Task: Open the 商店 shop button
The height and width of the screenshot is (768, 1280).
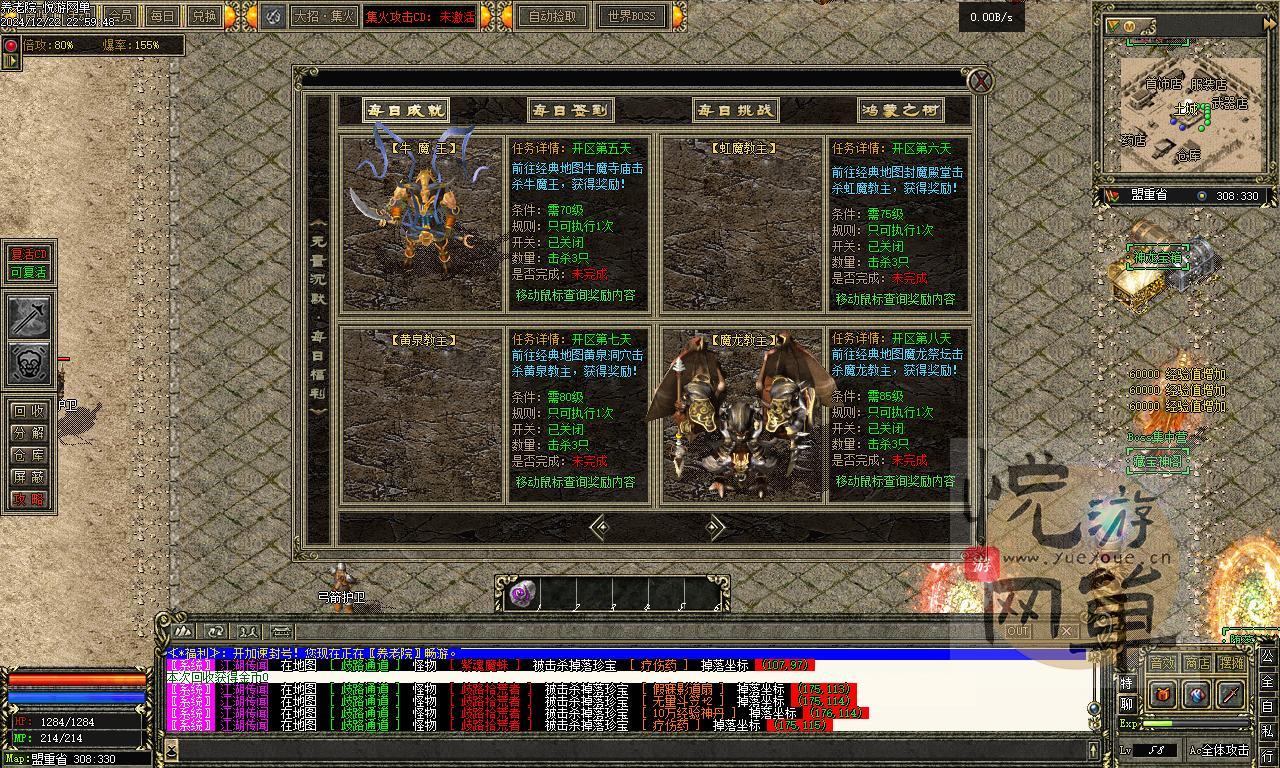Action: click(x=1197, y=663)
